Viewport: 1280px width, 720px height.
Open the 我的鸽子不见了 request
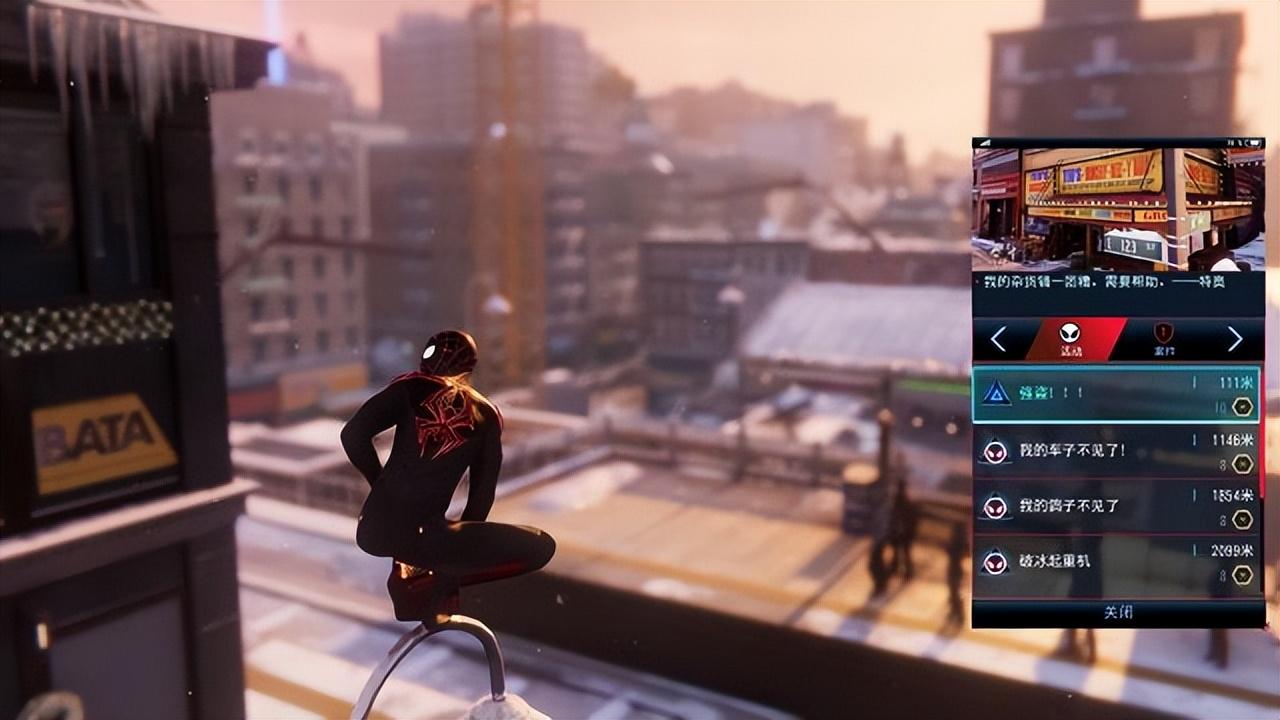pyautogui.click(x=1115, y=506)
